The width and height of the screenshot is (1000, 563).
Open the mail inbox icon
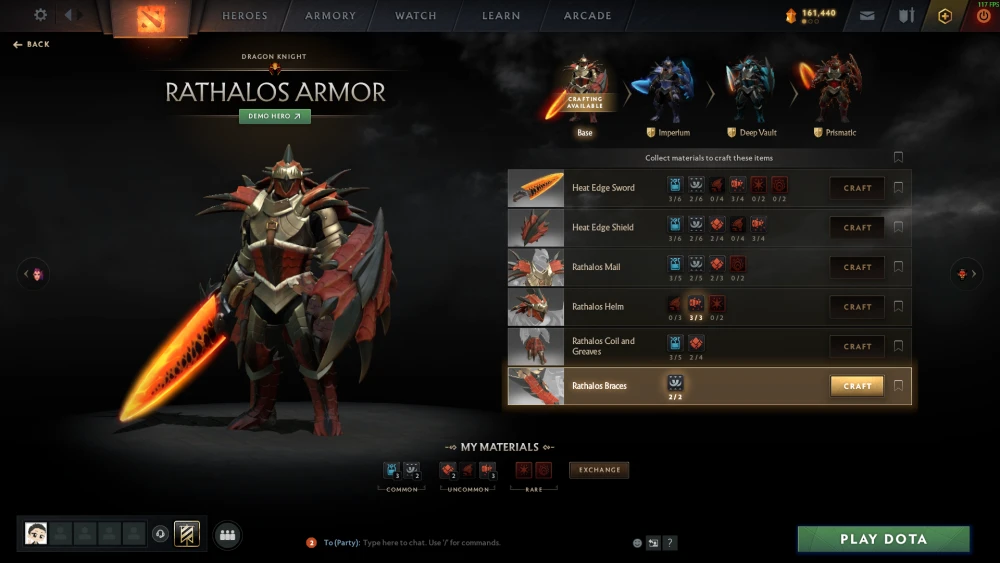[867, 16]
